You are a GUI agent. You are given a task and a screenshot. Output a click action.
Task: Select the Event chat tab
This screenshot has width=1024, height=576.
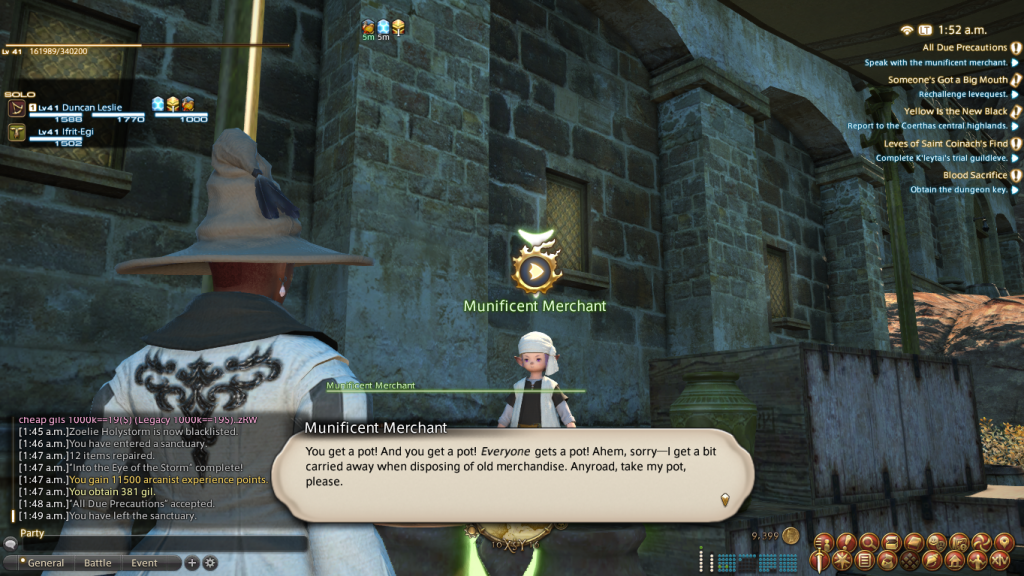pos(144,563)
